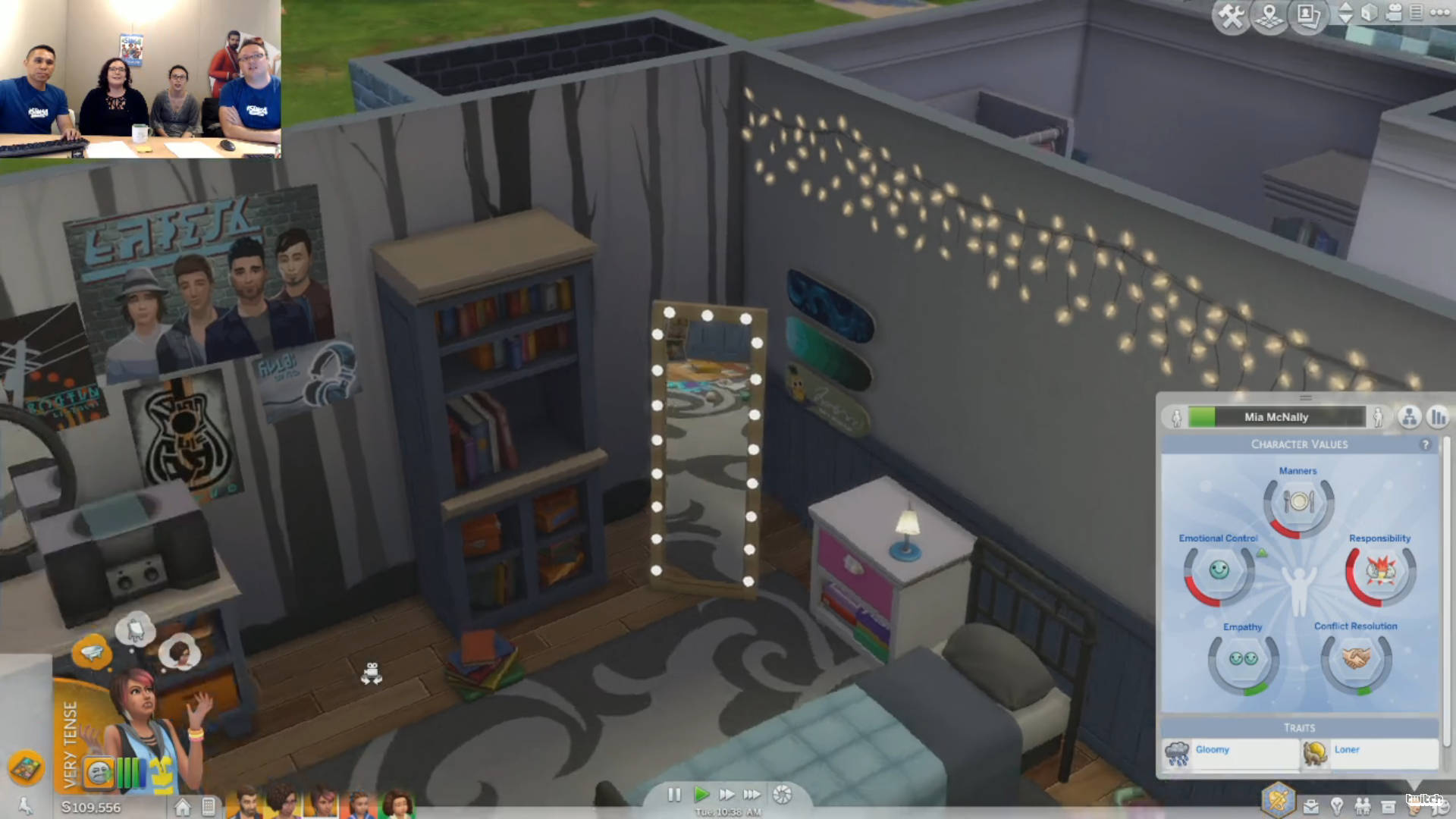Set game to fast-forward speed
This screenshot has width=1456, height=819.
pyautogui.click(x=726, y=794)
